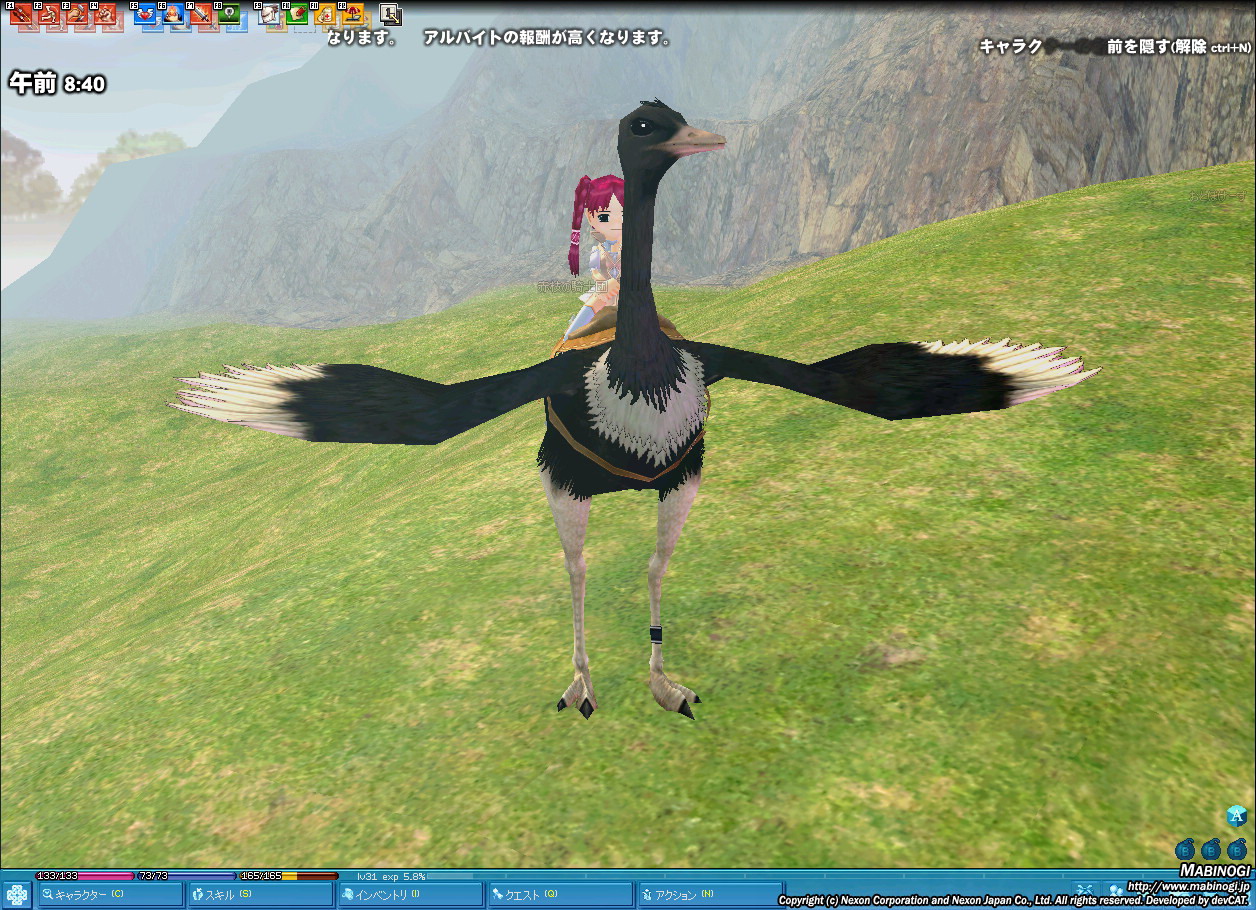Switch hotbar page with numbered icon
This screenshot has height=910, width=1256.
click(x=391, y=14)
